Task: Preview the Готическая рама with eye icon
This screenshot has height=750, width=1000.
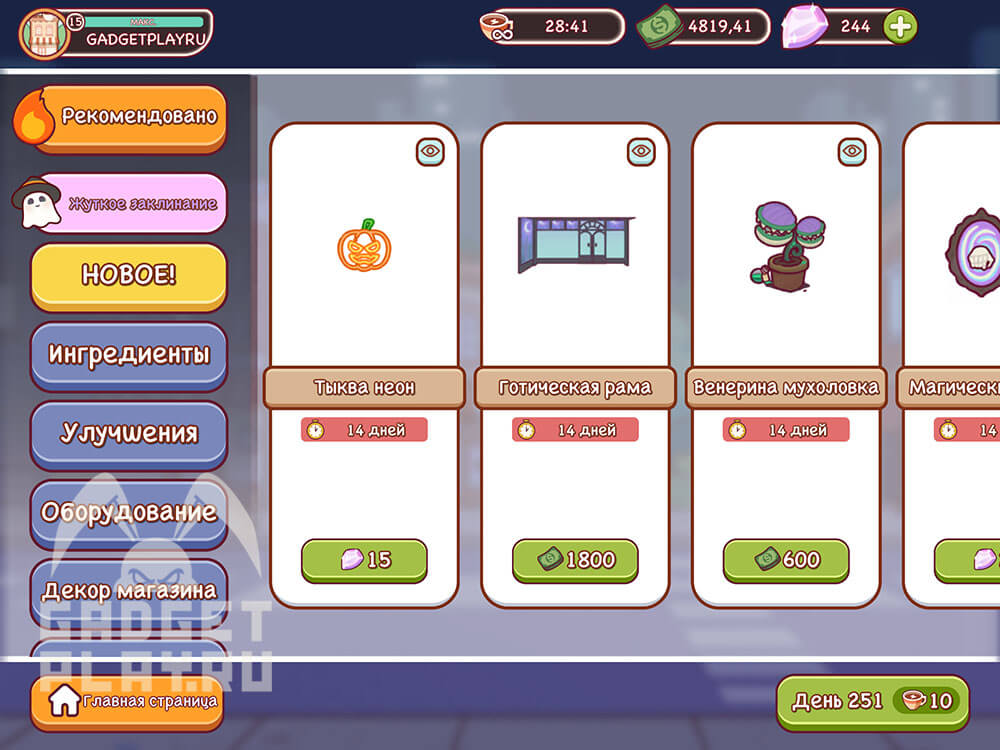Action: tap(641, 151)
